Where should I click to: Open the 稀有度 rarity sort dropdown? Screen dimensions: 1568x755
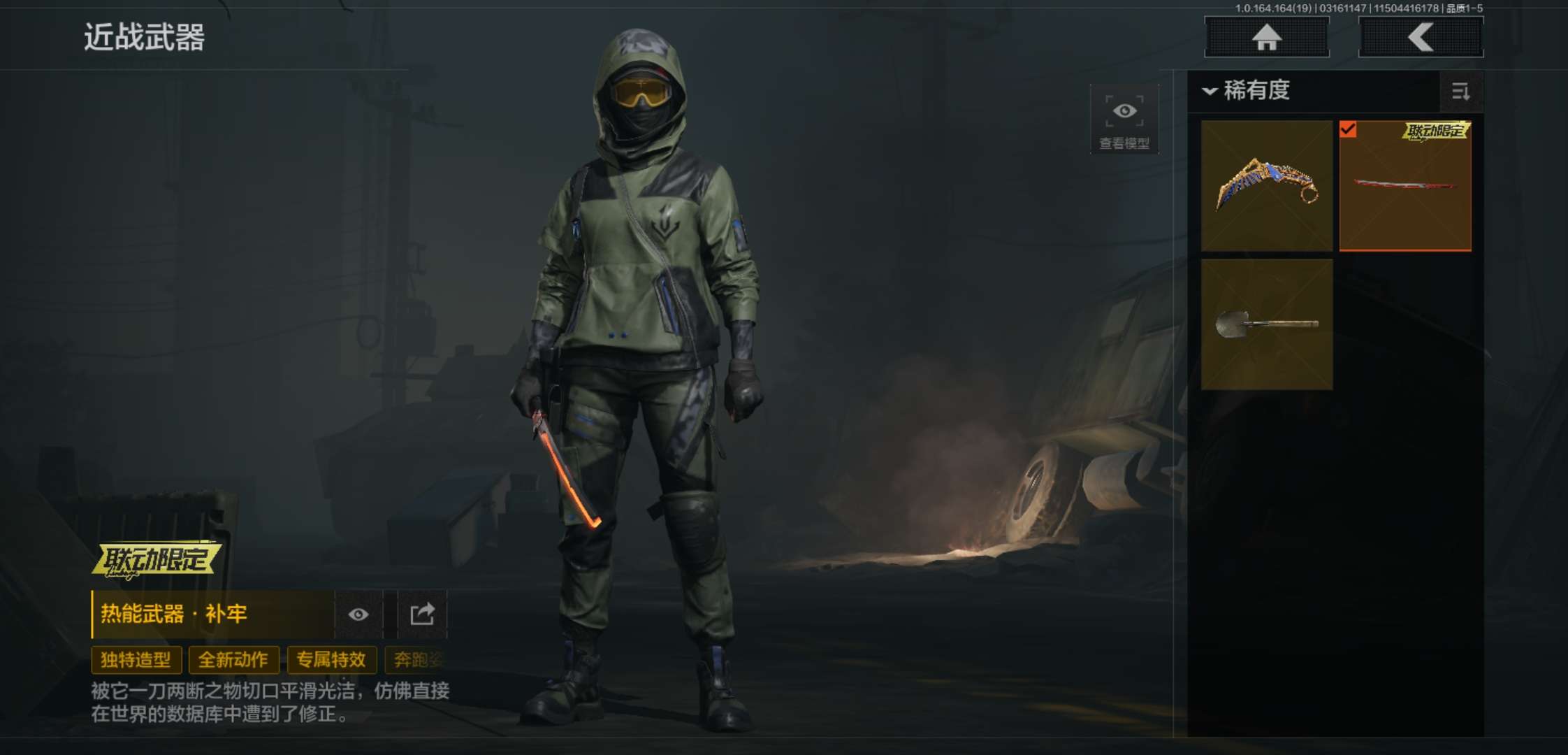(1247, 91)
